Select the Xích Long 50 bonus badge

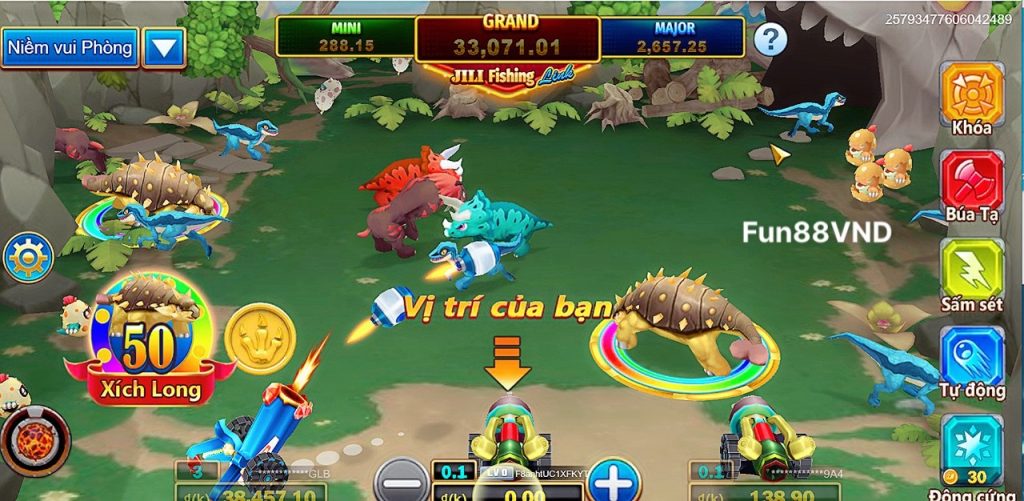click(x=150, y=345)
